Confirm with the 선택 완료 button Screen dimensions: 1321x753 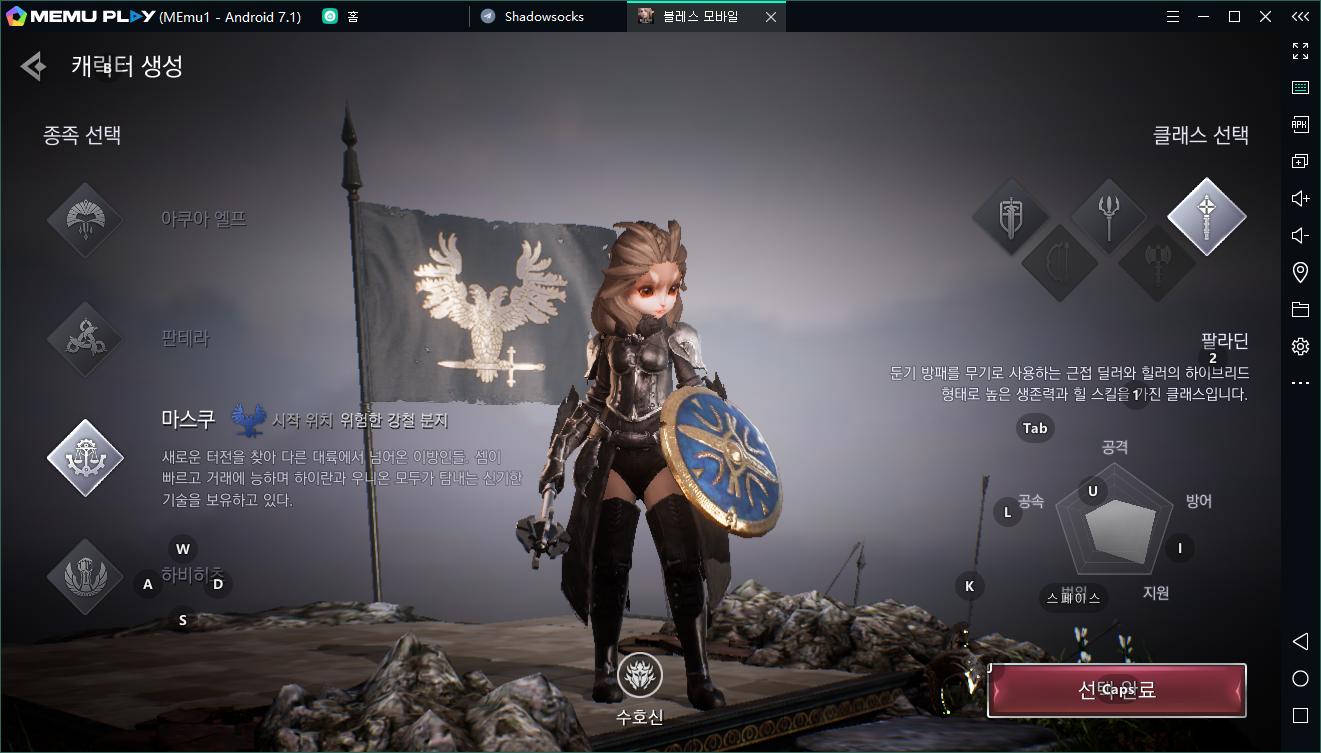coord(1116,691)
